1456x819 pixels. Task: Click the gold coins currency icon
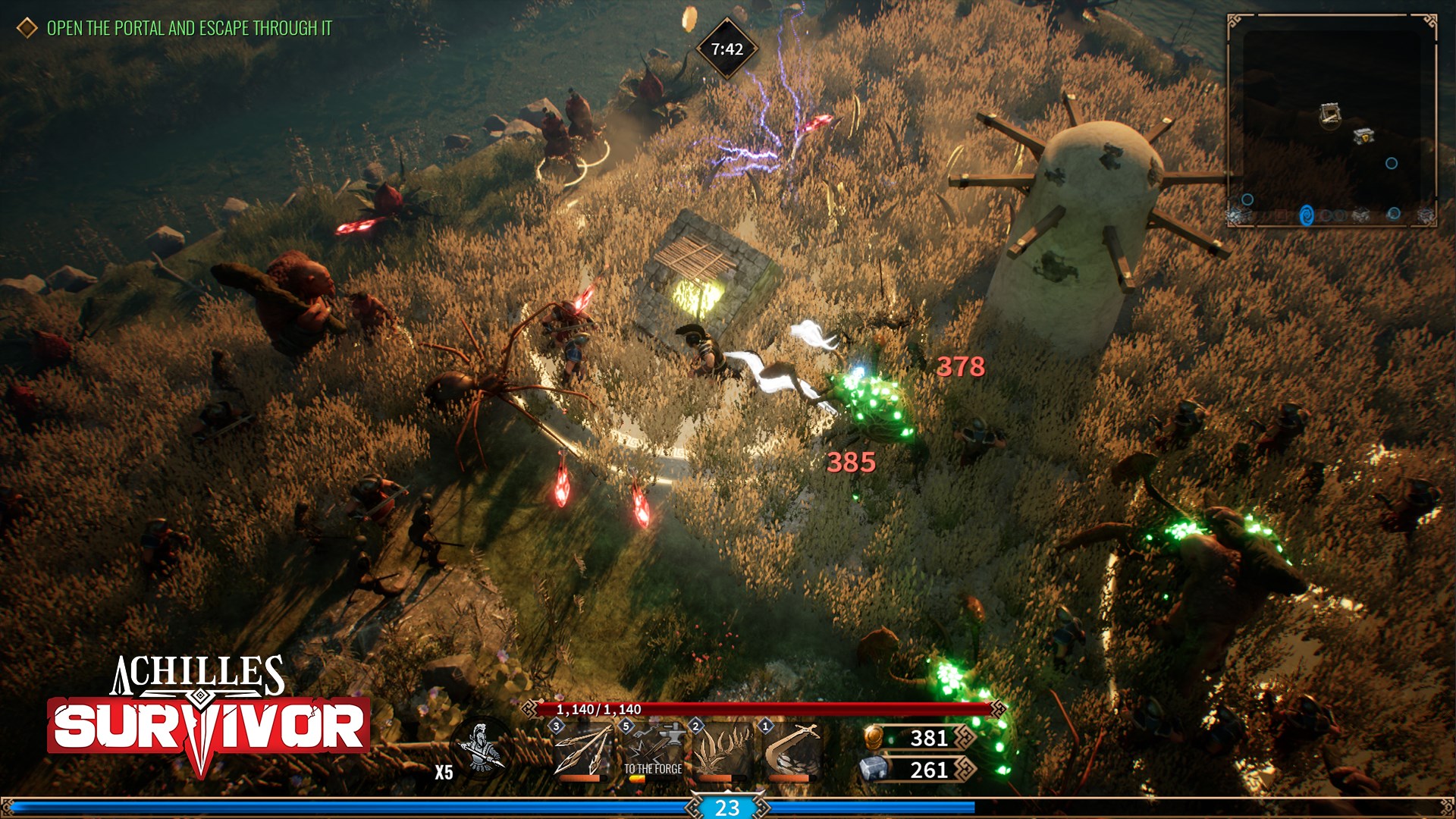pos(874,737)
